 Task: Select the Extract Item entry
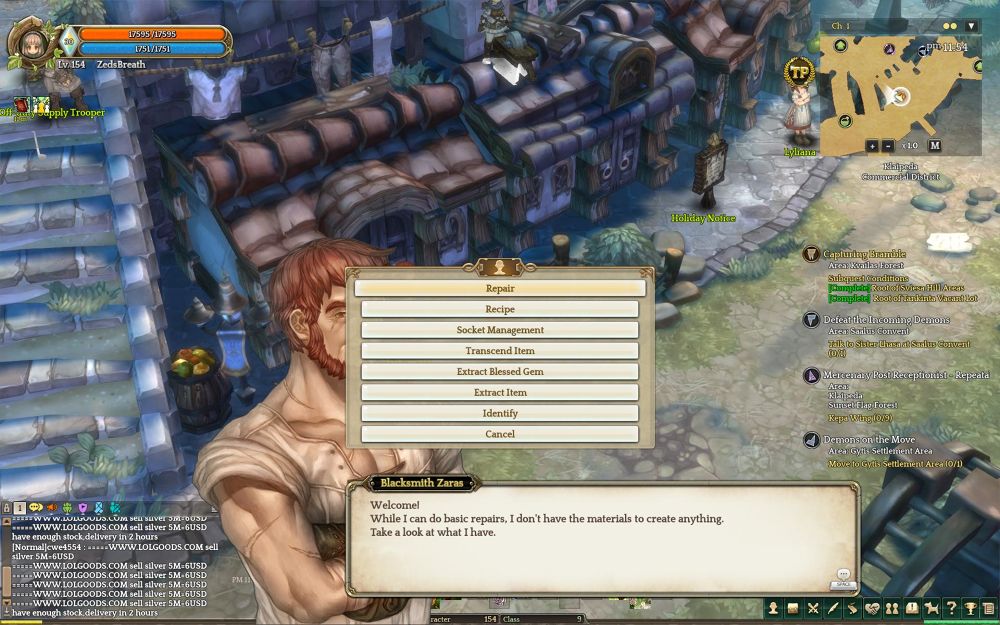[x=500, y=393]
